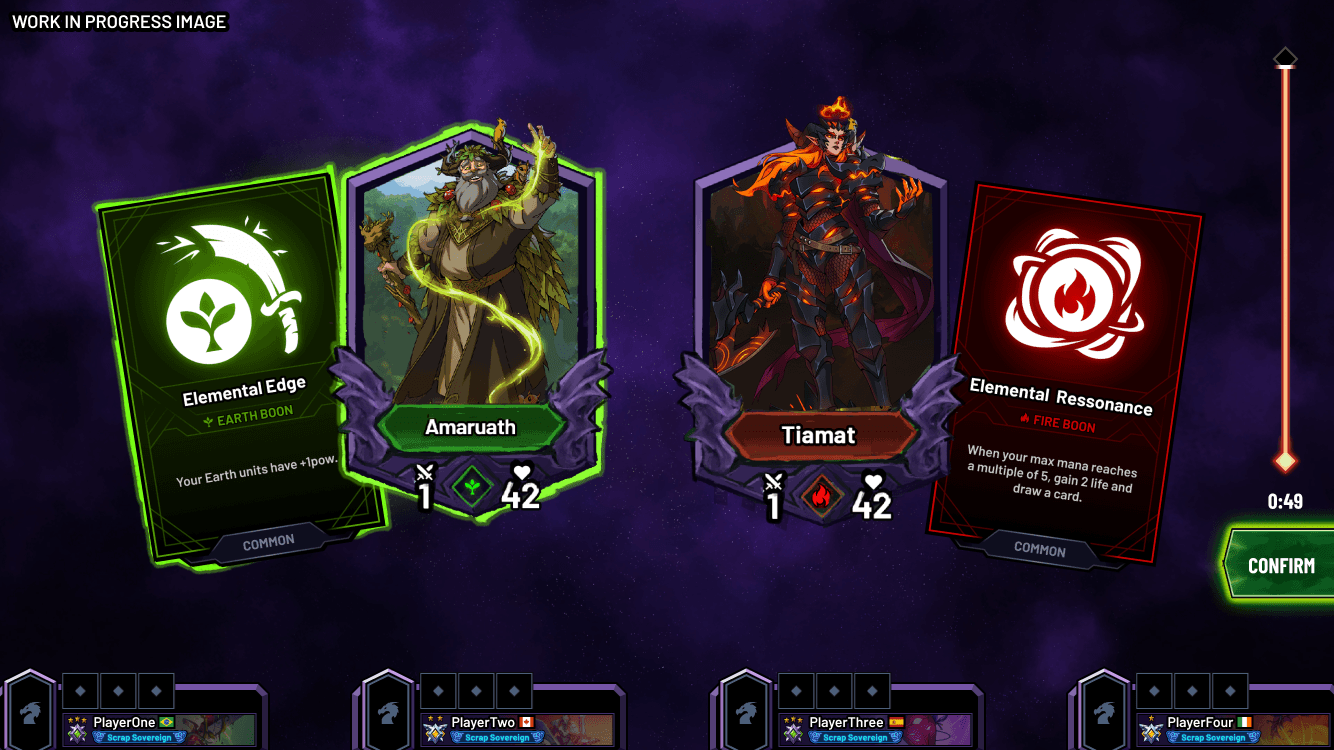Select the Amaruath hero card
Image resolution: width=1334 pixels, height=750 pixels.
(x=470, y=300)
